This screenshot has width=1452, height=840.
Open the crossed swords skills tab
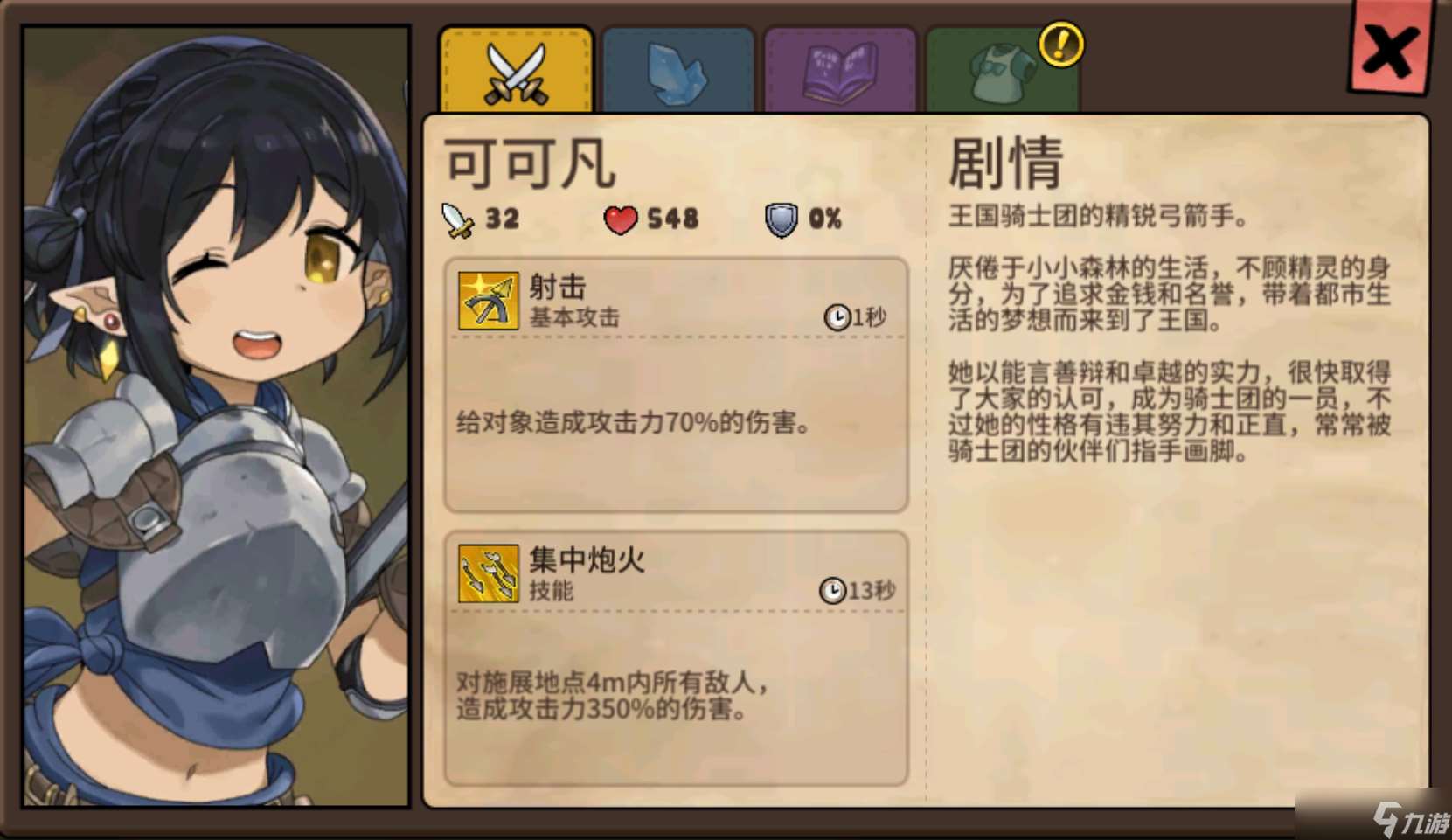[516, 67]
